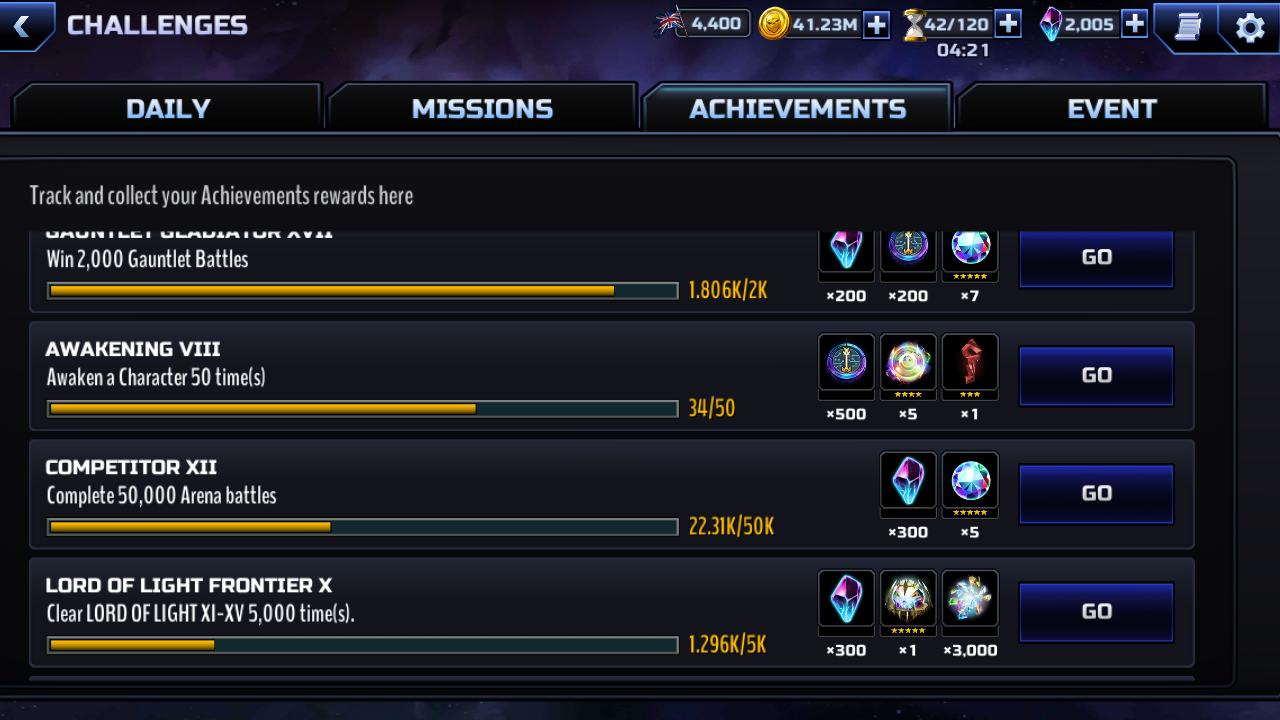Choose GO for Competitor XII
1280x720 pixels.
(1096, 493)
